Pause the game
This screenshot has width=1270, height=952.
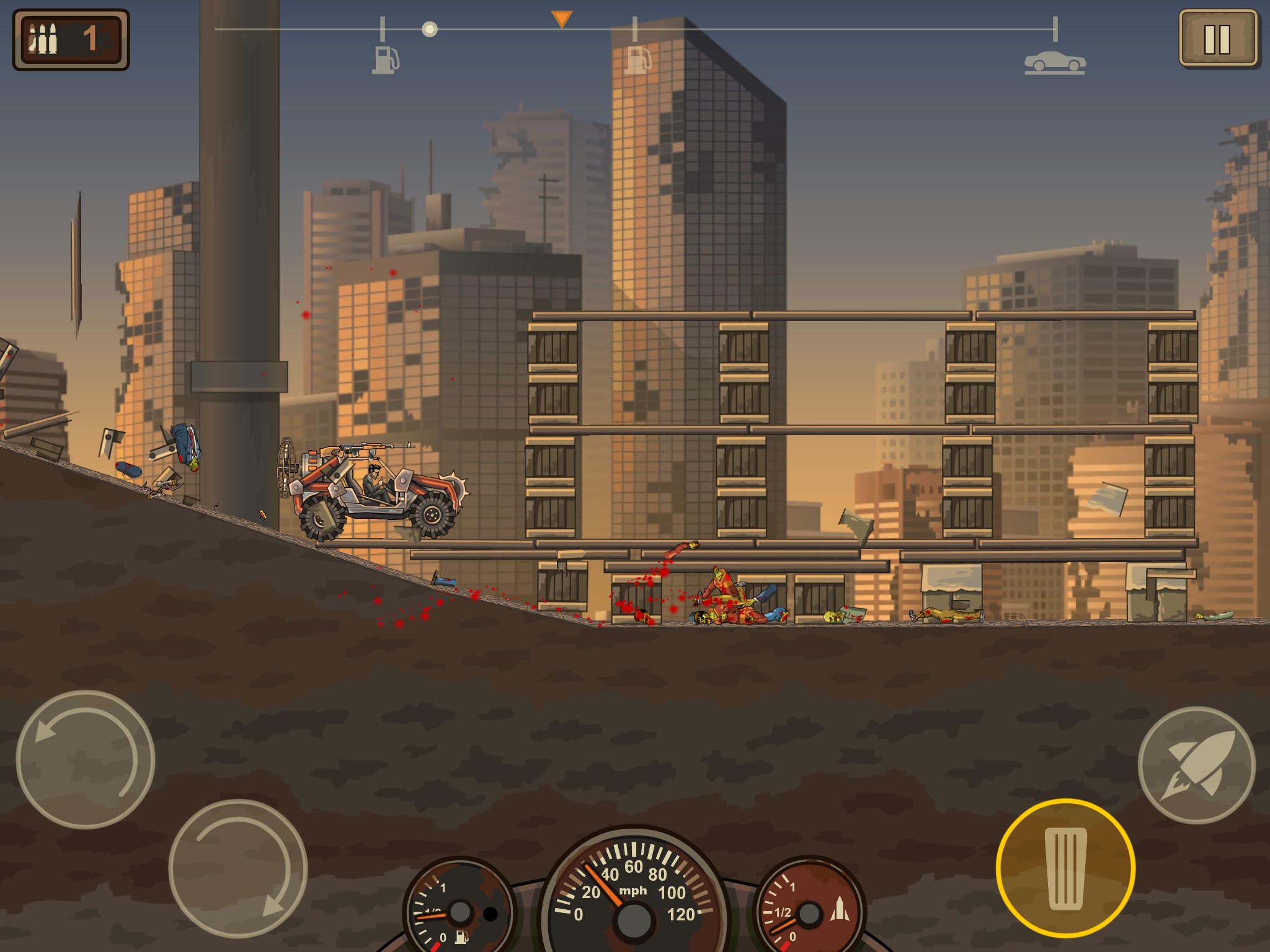point(1217,38)
